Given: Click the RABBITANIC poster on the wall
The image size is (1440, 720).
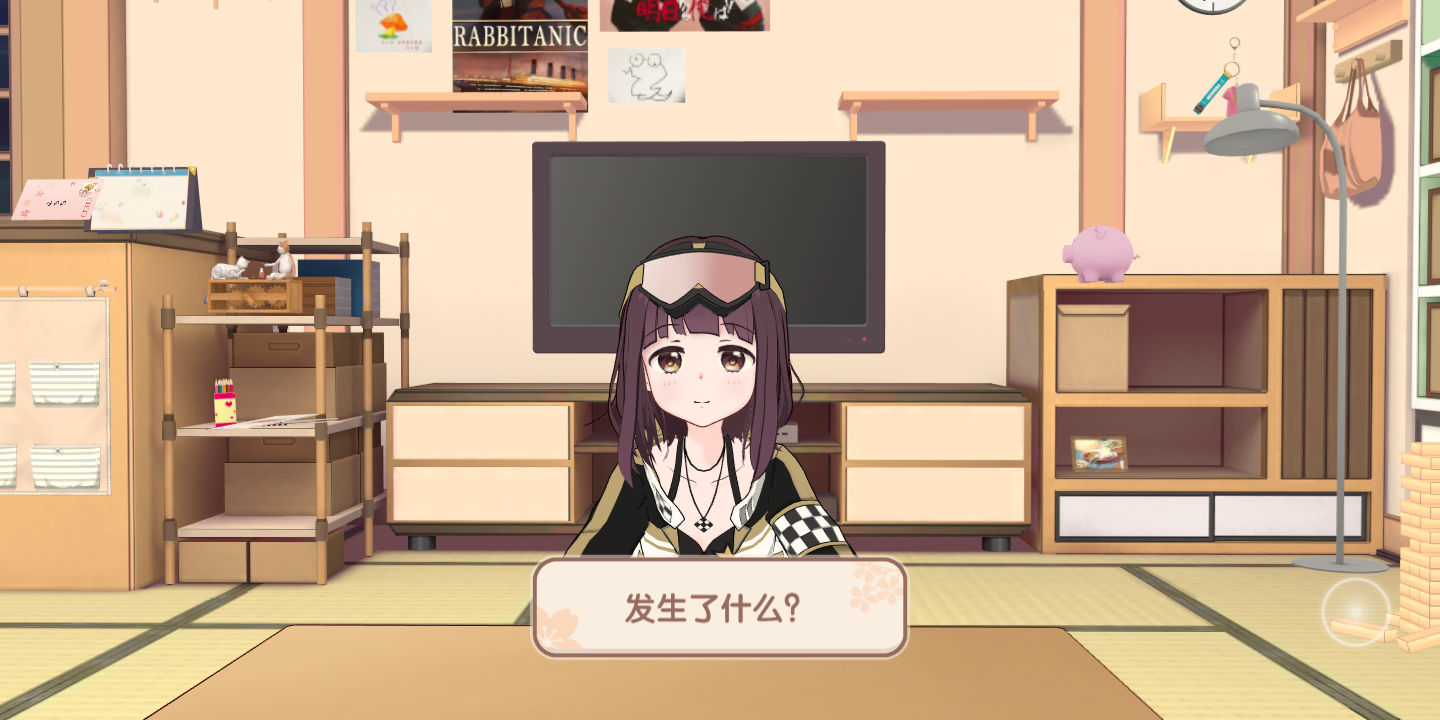Looking at the screenshot, I should pos(520,50).
